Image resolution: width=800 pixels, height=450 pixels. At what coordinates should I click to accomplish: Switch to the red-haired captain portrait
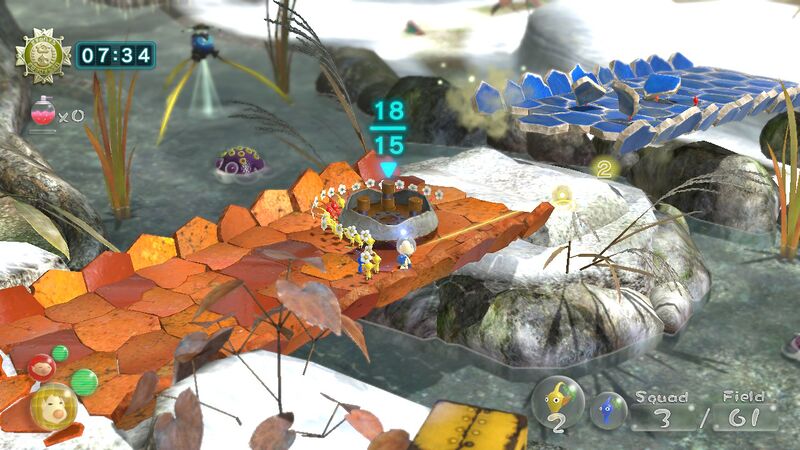click(x=41, y=367)
